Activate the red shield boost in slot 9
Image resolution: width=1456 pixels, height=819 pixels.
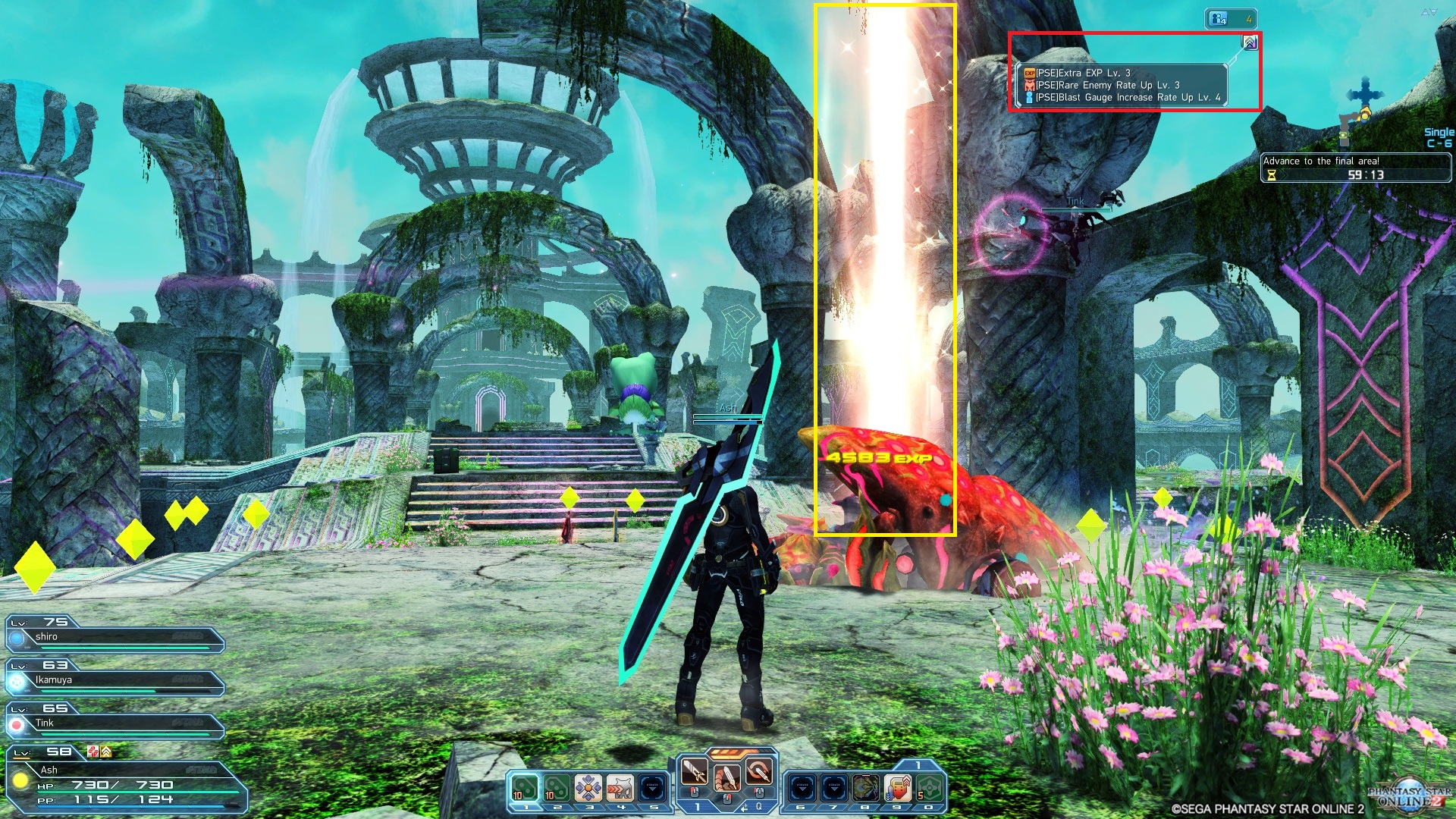click(897, 789)
